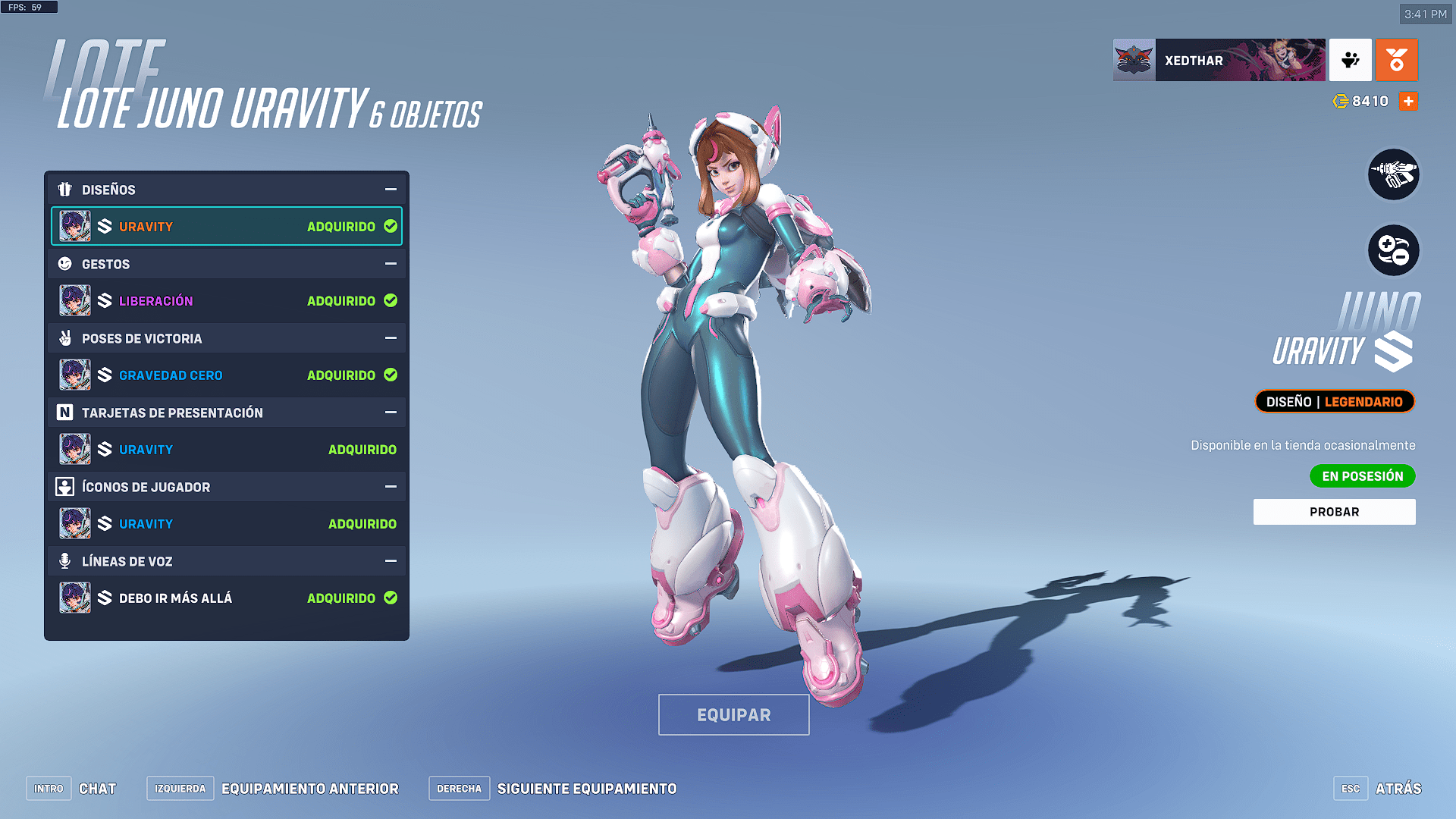
Task: Select the Uravity skin row under Diseños
Action: 226,226
